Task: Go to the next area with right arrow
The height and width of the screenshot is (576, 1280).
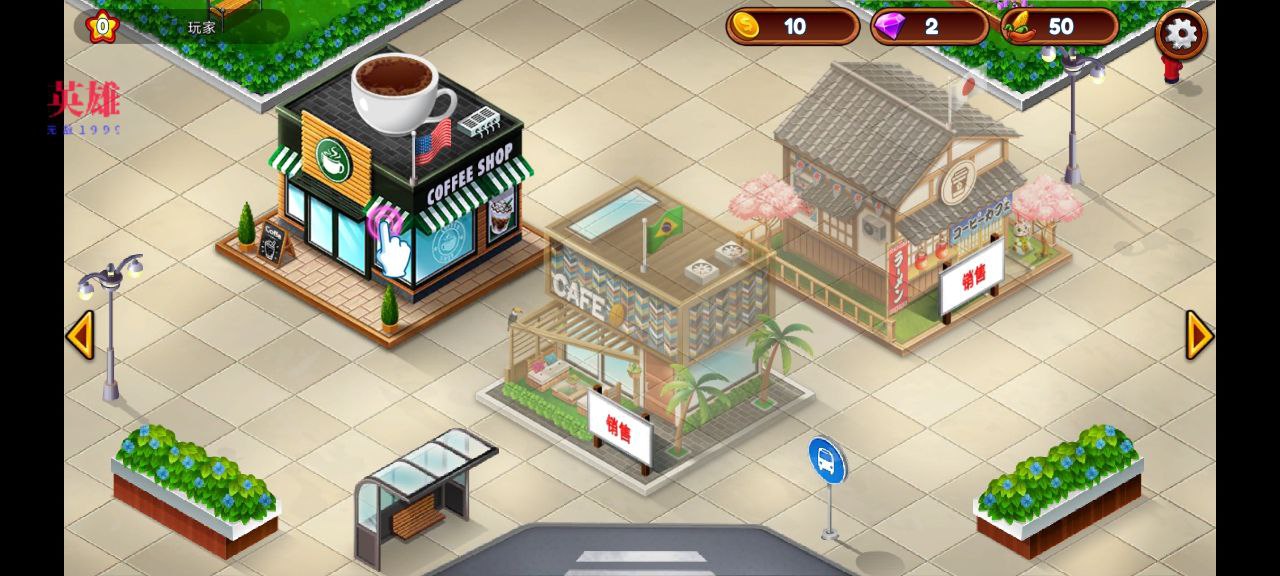Action: pos(1199,335)
